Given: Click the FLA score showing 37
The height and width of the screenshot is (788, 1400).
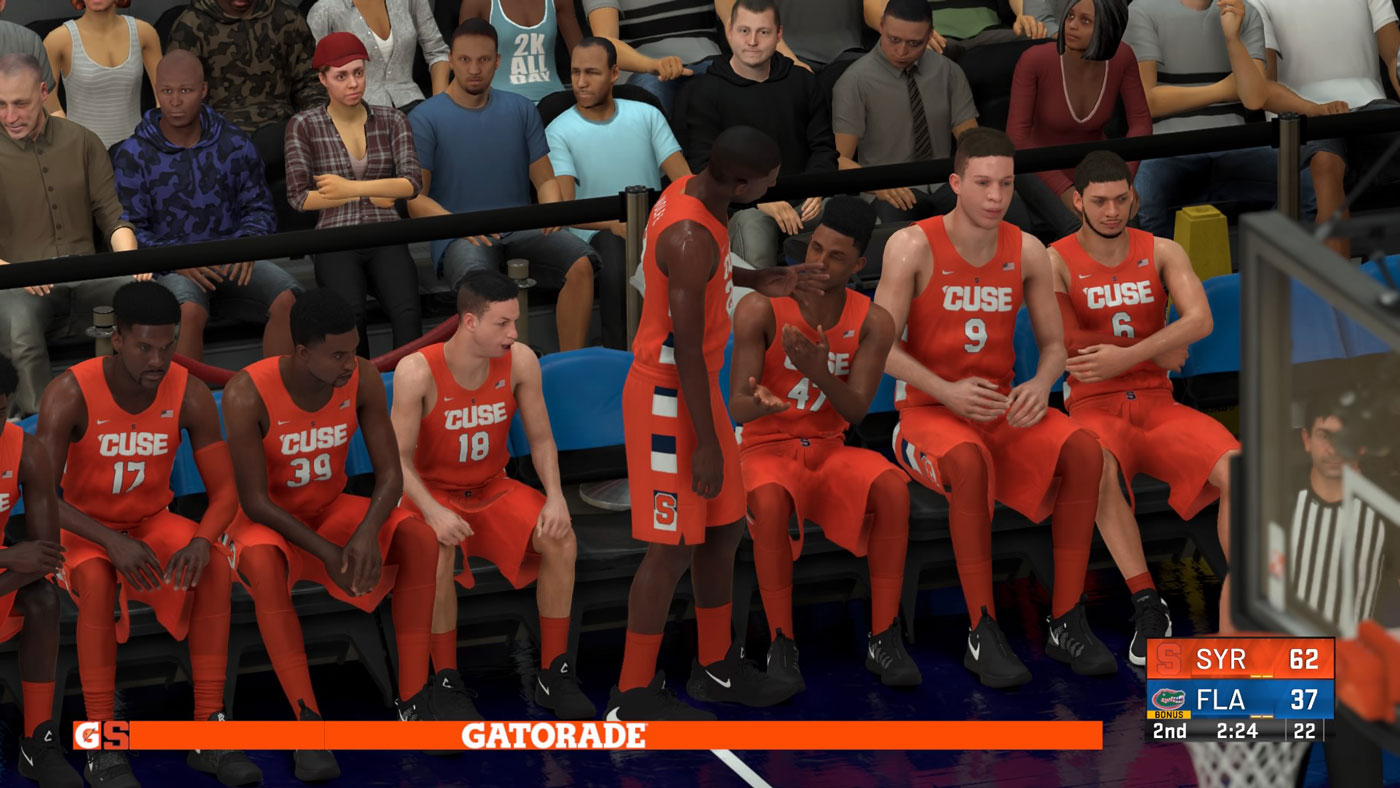Looking at the screenshot, I should pos(1305,699).
